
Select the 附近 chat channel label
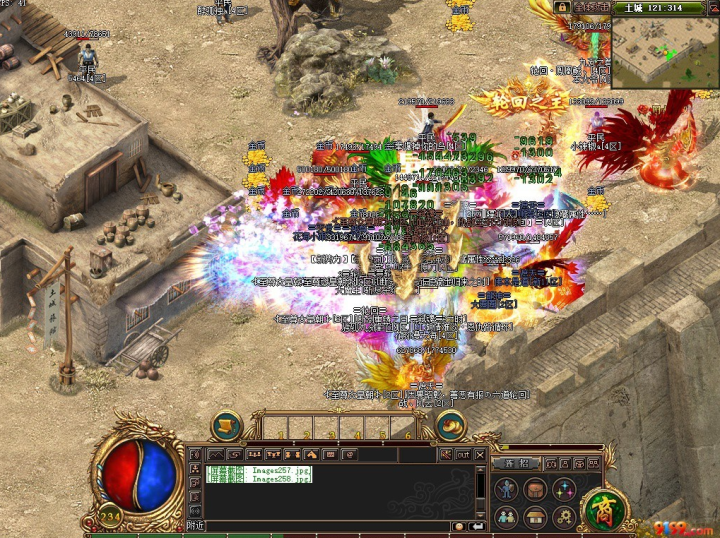(x=196, y=526)
